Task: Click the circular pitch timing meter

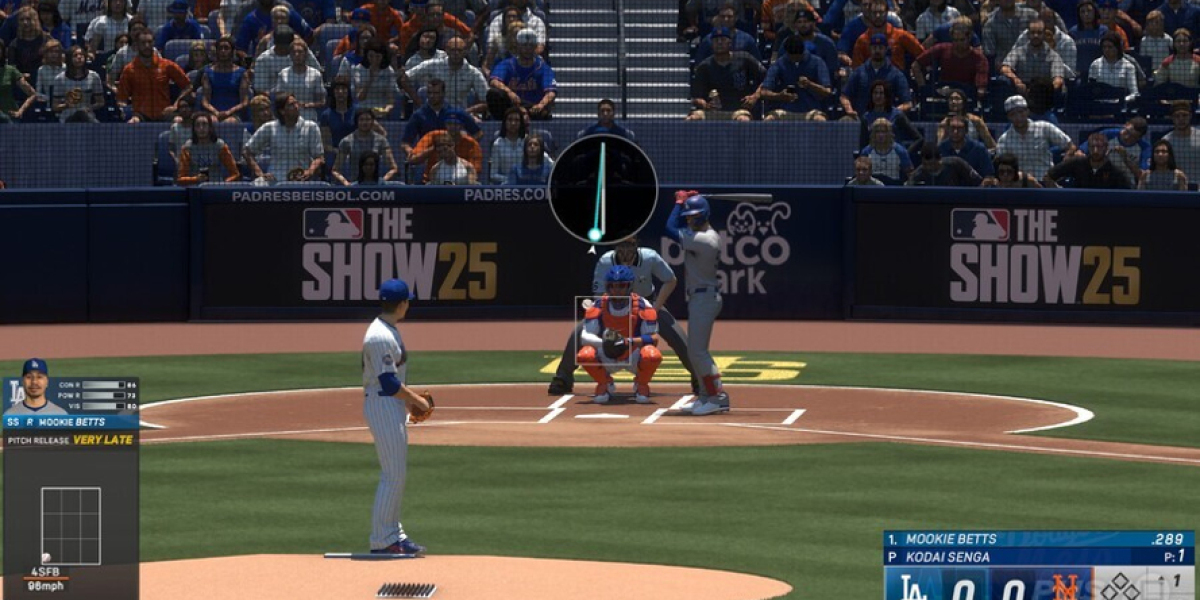Action: [x=603, y=189]
